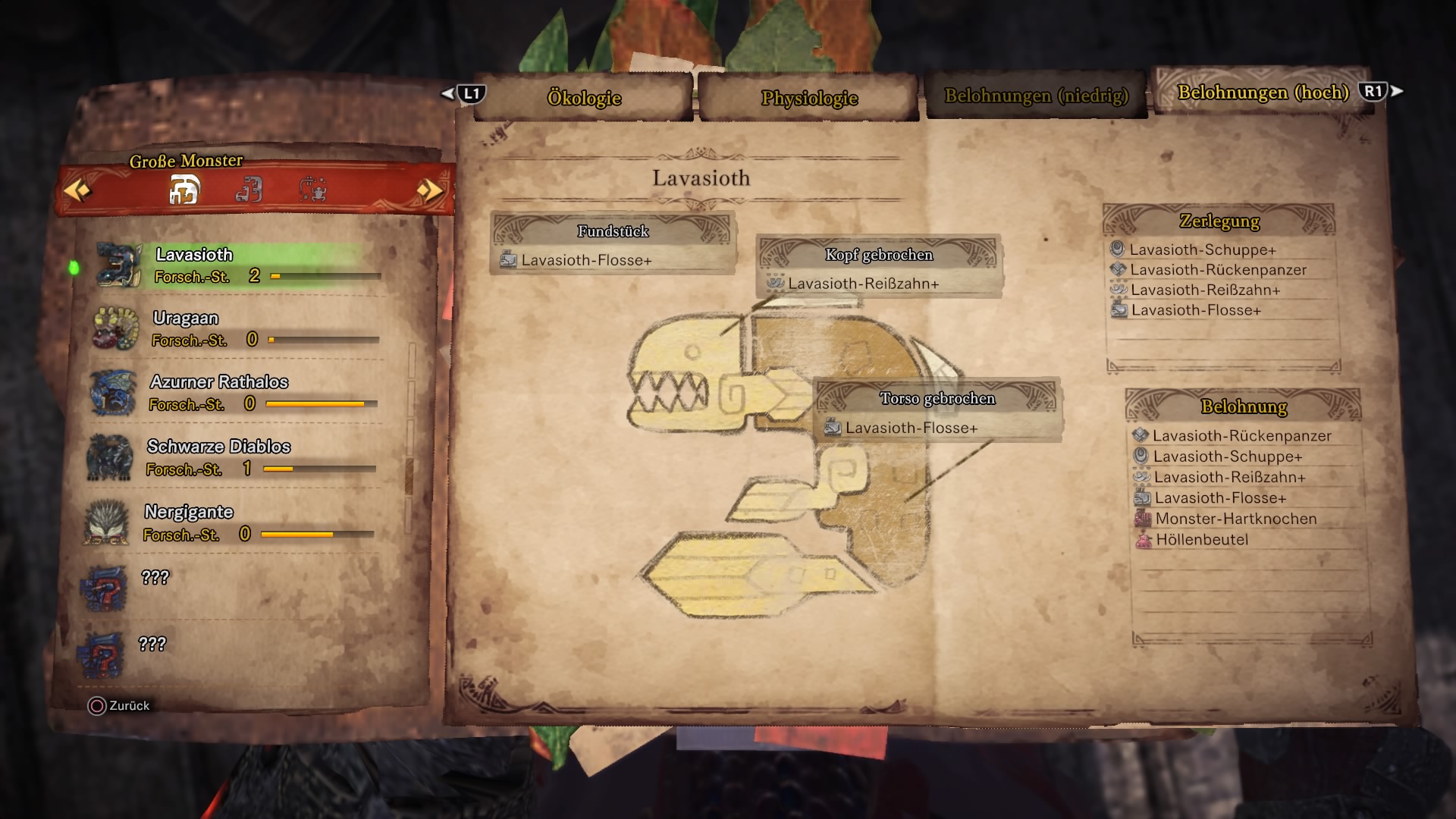Click Lavasioth-Reißzahn+ under Kopf gebrochen
1456x819 pixels.
pos(863,284)
